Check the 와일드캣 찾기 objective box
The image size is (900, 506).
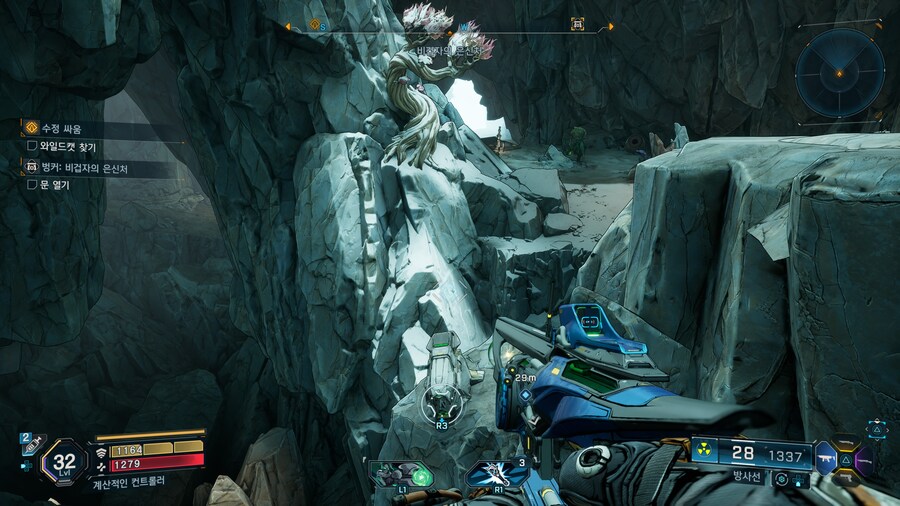pyautogui.click(x=32, y=147)
